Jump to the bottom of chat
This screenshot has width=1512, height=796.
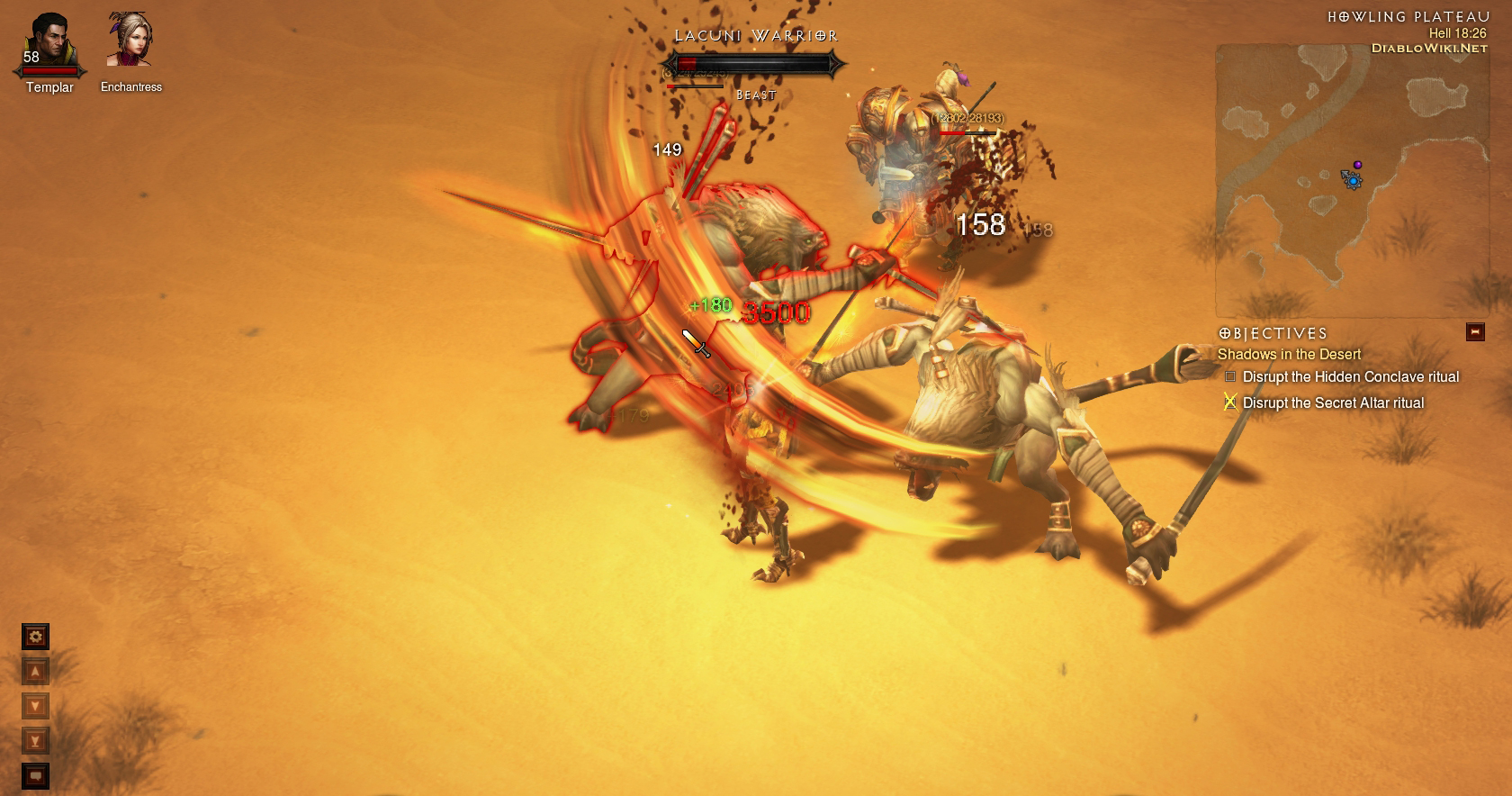point(35,741)
